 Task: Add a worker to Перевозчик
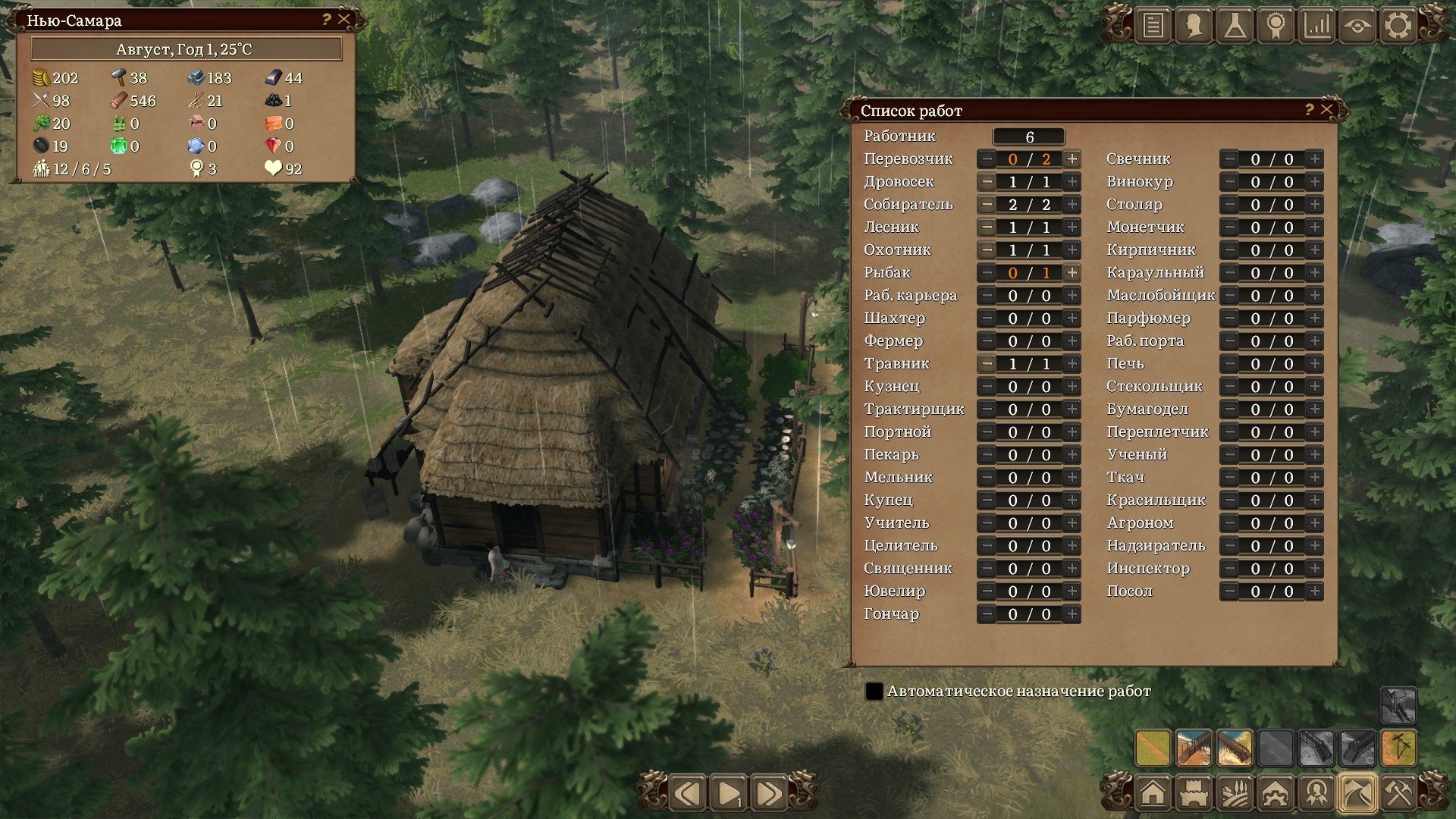pos(1072,159)
